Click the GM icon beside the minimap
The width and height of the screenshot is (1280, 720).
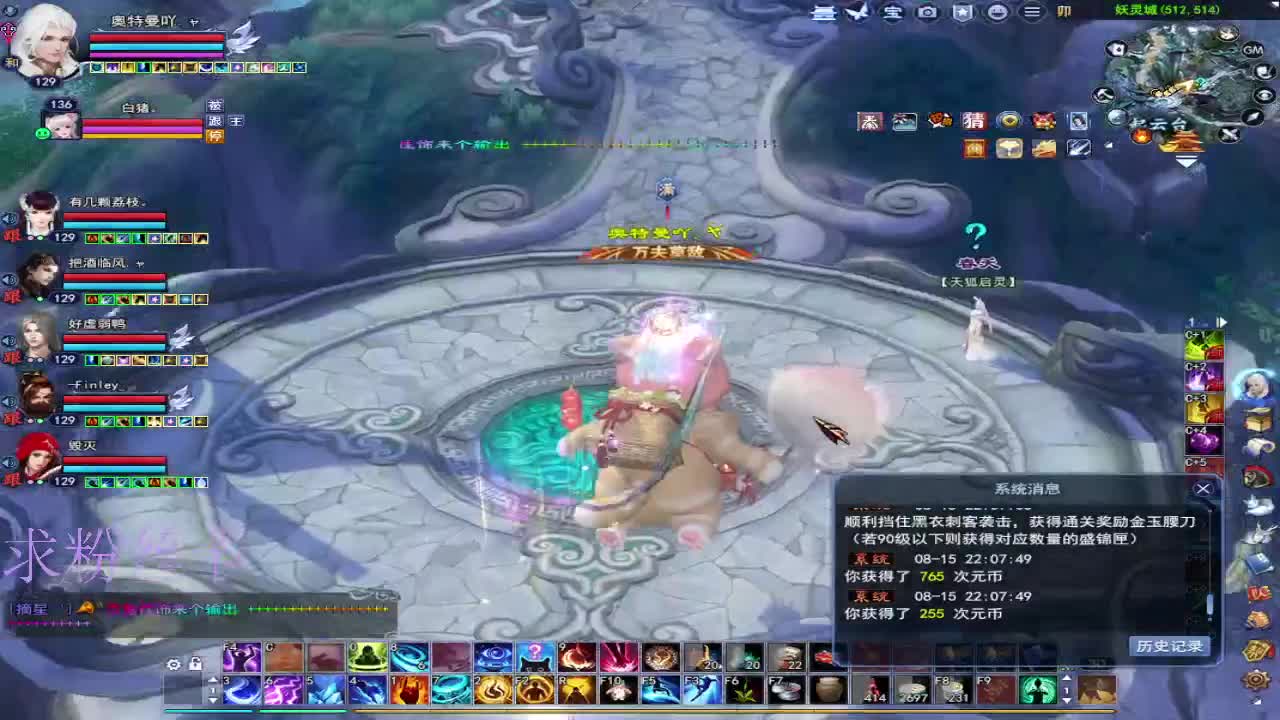1251,48
